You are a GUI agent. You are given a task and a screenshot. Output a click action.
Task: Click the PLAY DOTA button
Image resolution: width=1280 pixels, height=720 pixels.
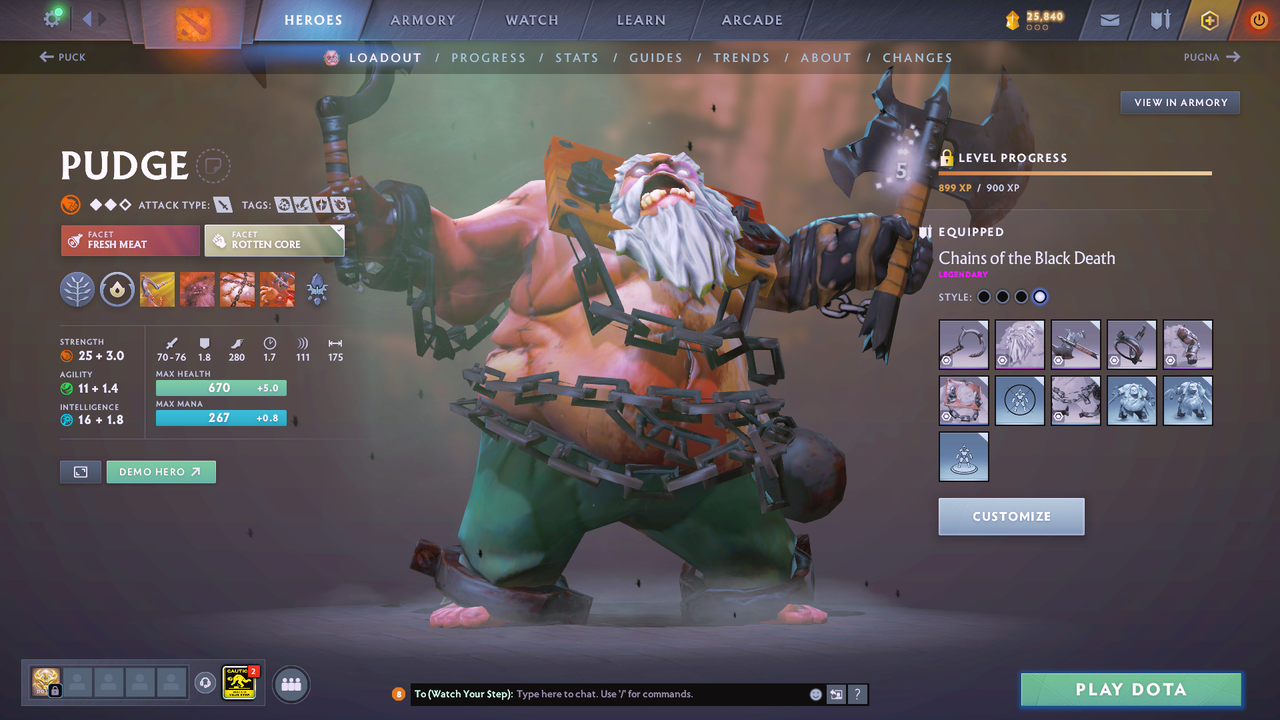point(1130,689)
